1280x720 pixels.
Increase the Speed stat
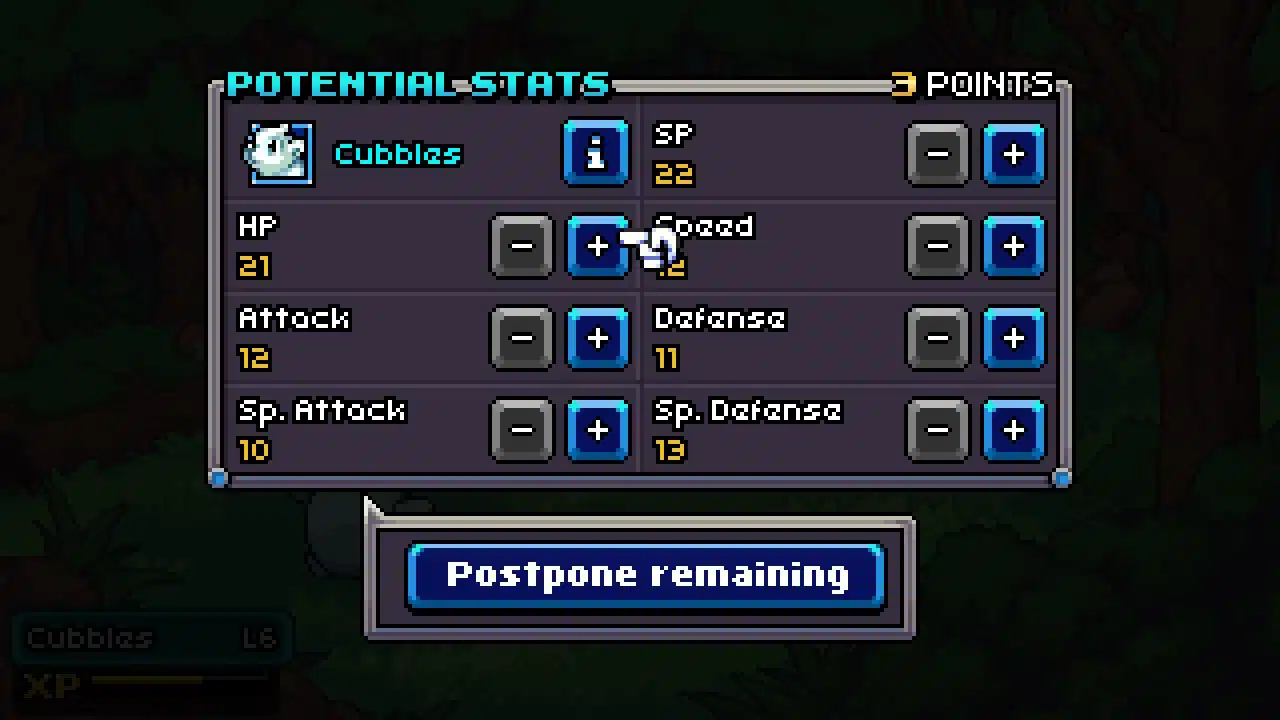(1013, 246)
